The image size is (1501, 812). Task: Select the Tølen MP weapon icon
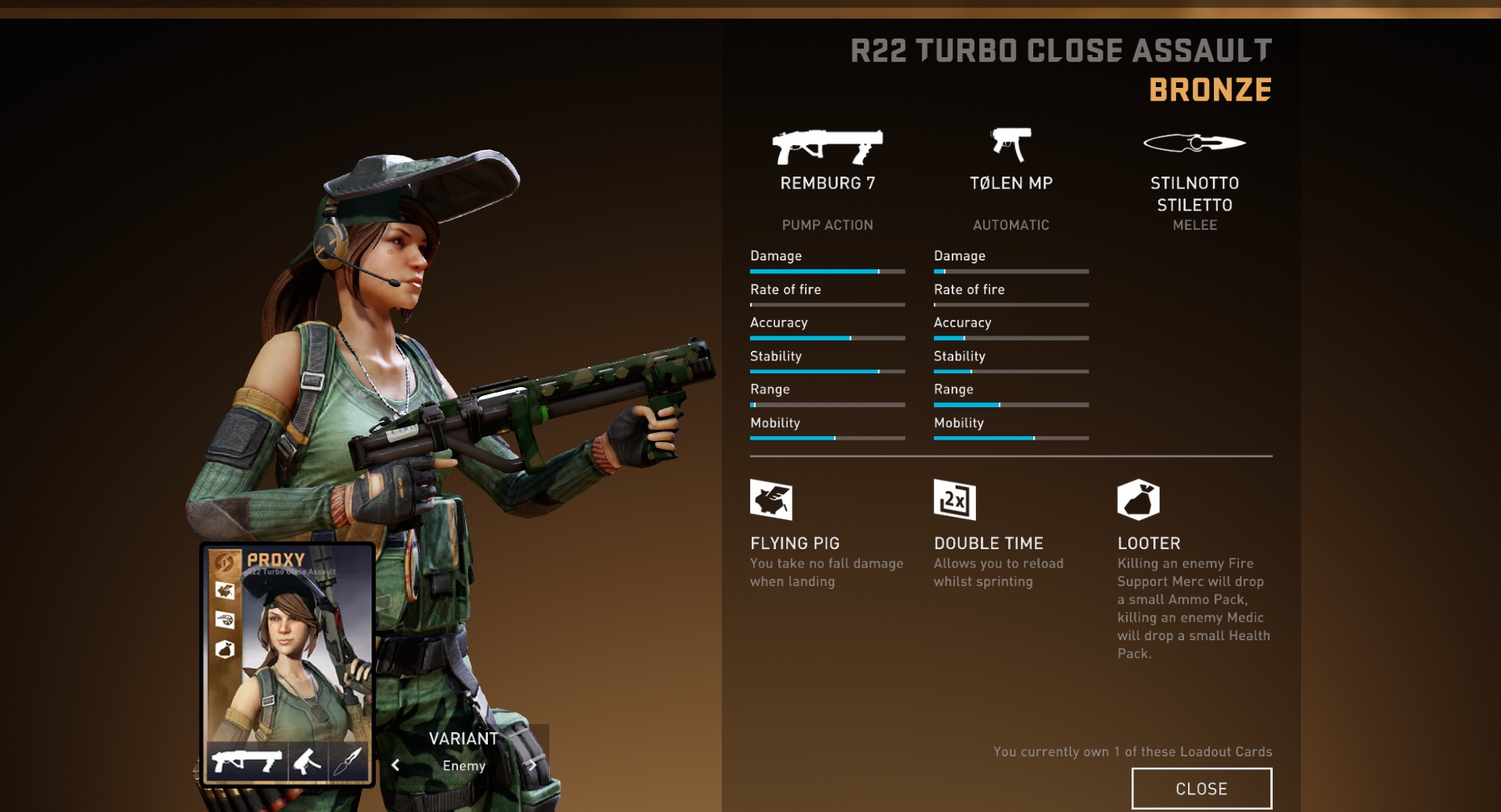click(1011, 145)
